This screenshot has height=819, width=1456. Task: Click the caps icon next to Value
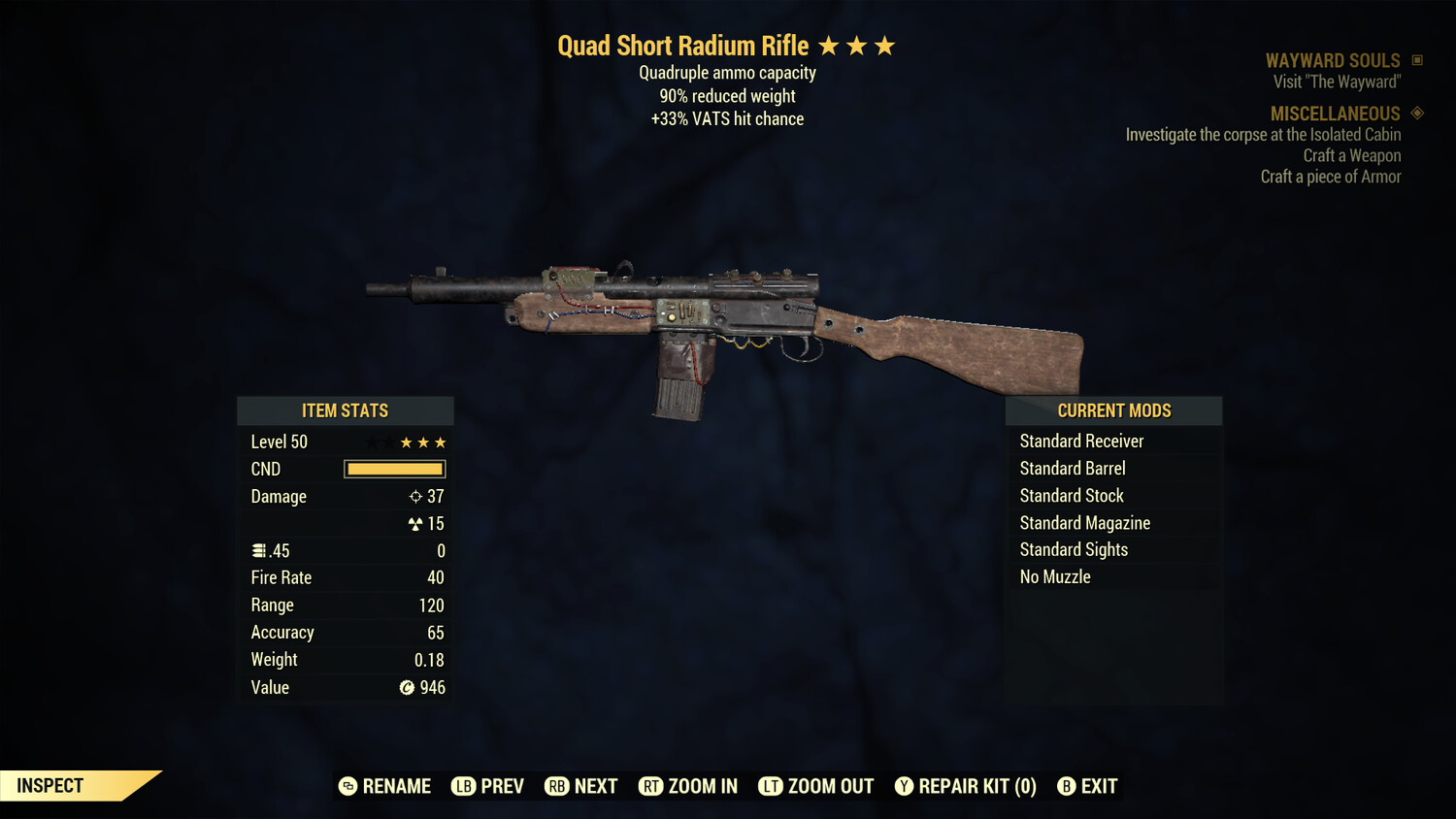(405, 688)
